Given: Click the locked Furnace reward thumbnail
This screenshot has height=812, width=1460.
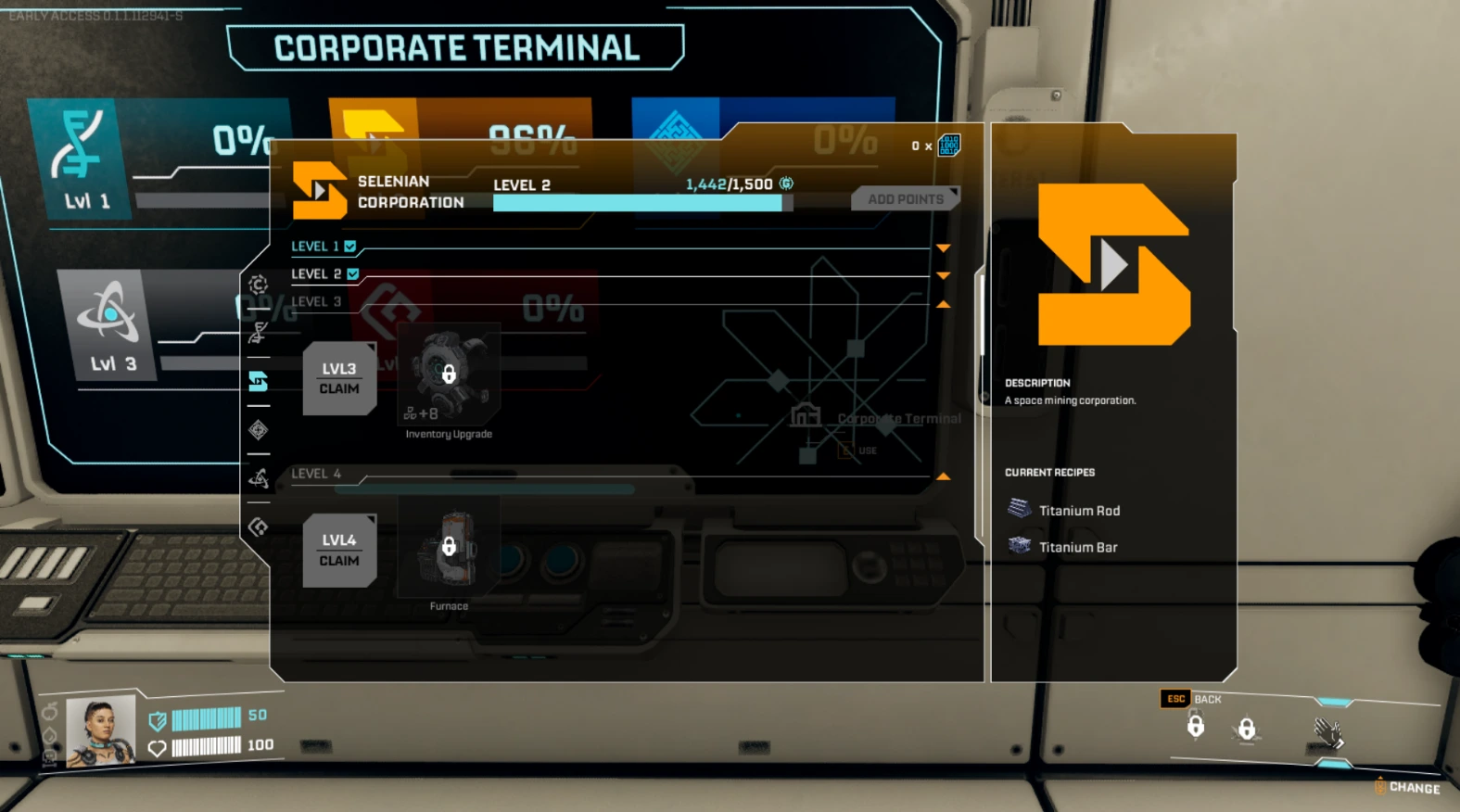Looking at the screenshot, I should [449, 549].
